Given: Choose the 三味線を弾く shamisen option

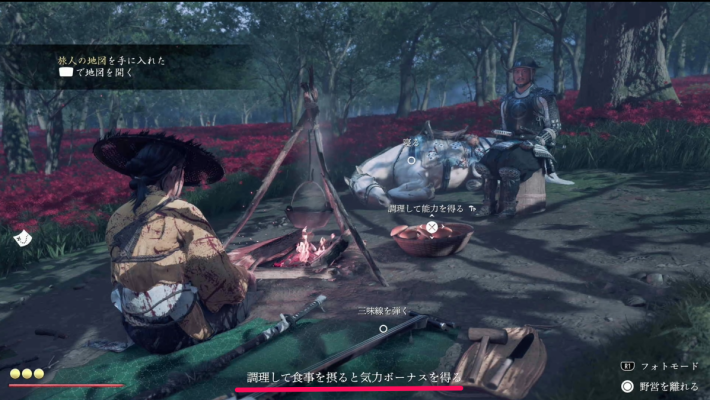Looking at the screenshot, I should point(382,327).
